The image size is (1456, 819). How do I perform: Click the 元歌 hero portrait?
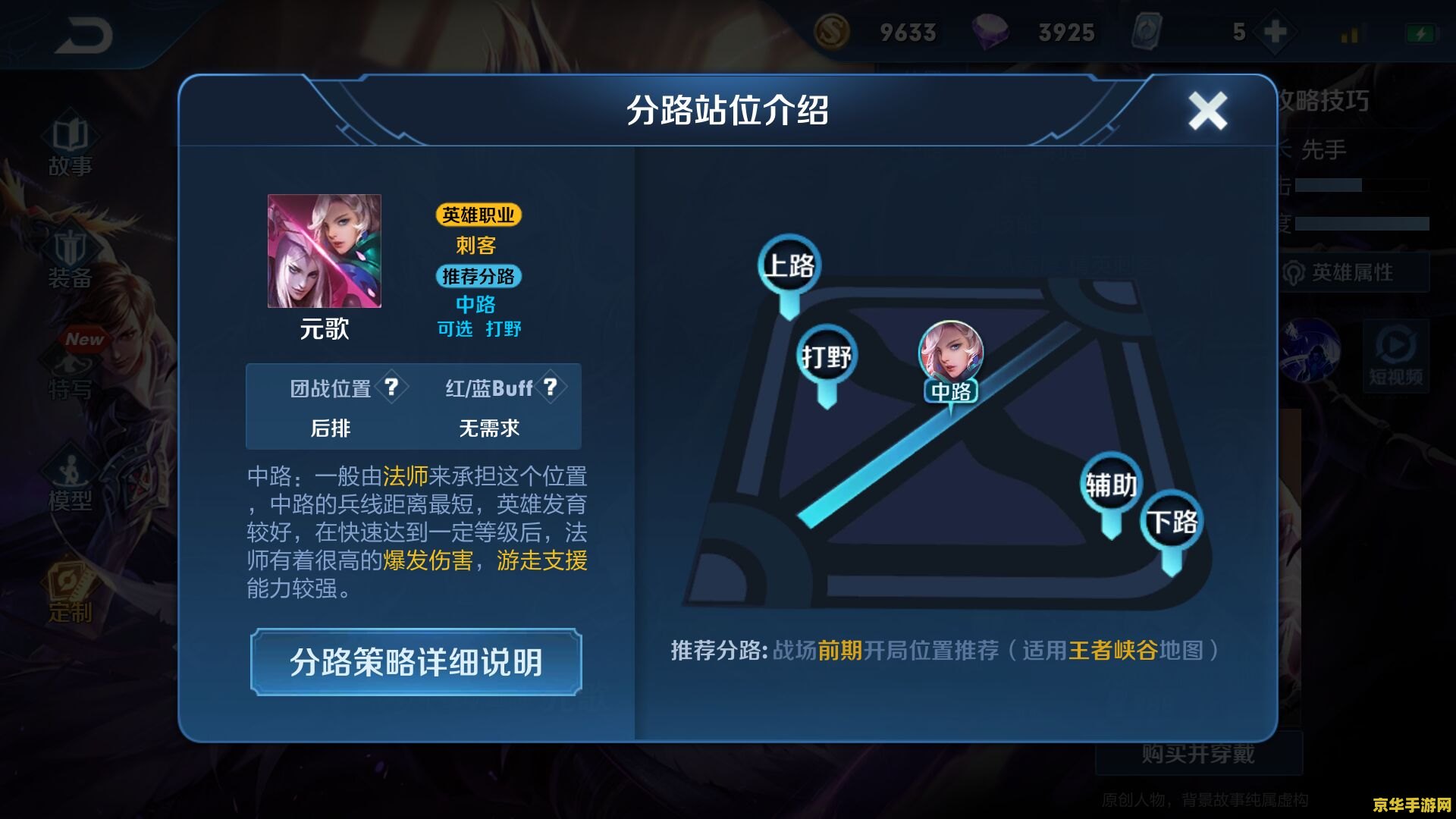(325, 253)
